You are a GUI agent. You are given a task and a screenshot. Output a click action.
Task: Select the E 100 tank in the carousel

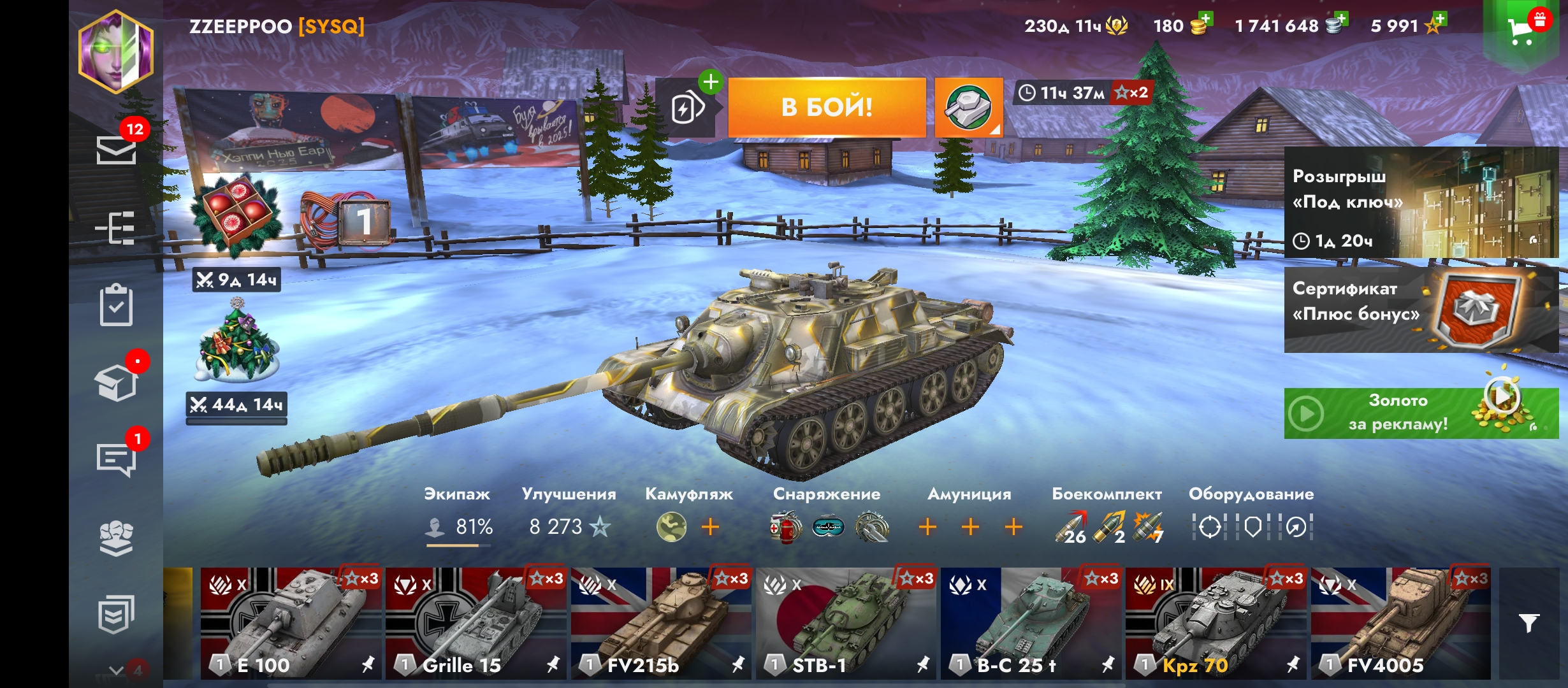pyautogui.click(x=291, y=623)
